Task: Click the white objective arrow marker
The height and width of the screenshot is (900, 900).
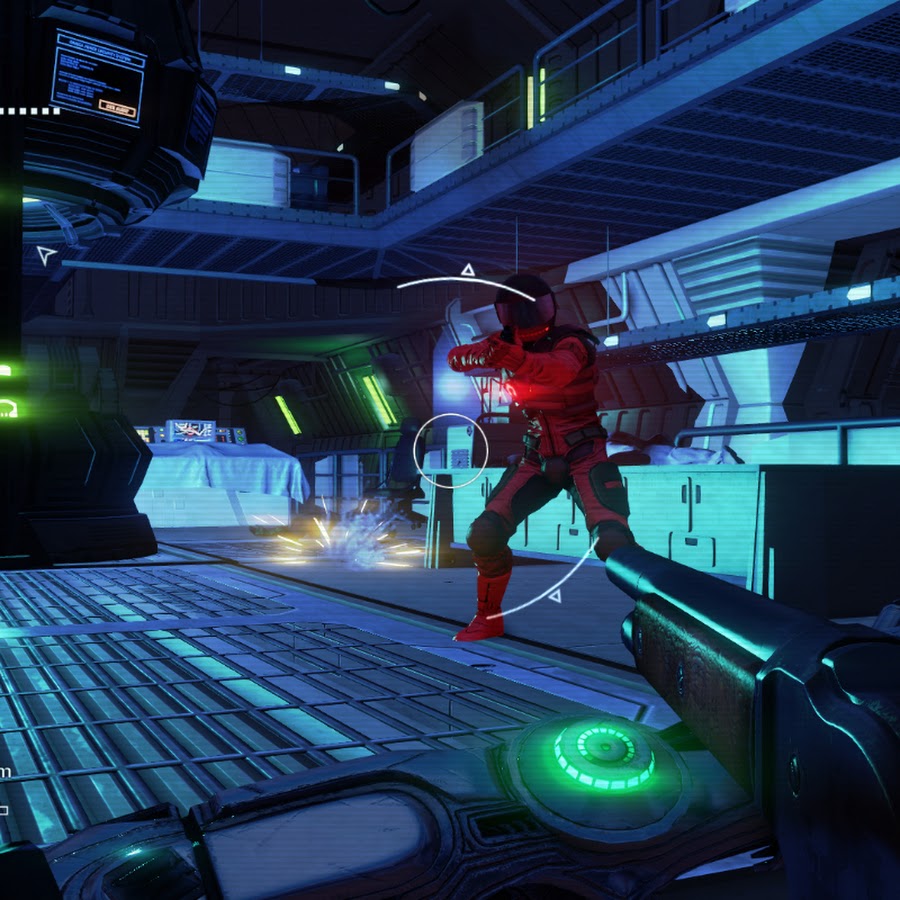Action: tap(46, 255)
